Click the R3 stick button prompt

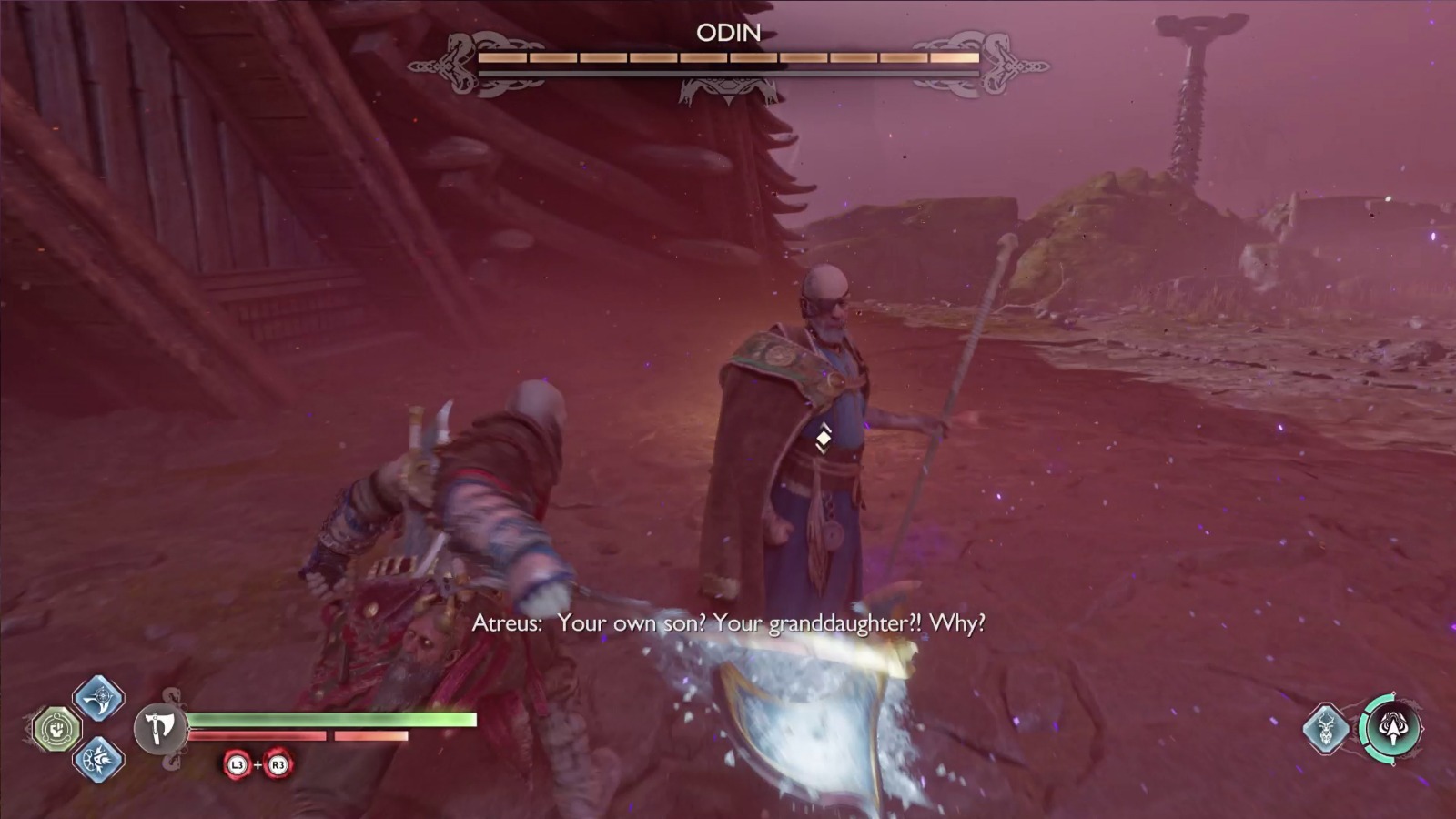[x=278, y=766]
